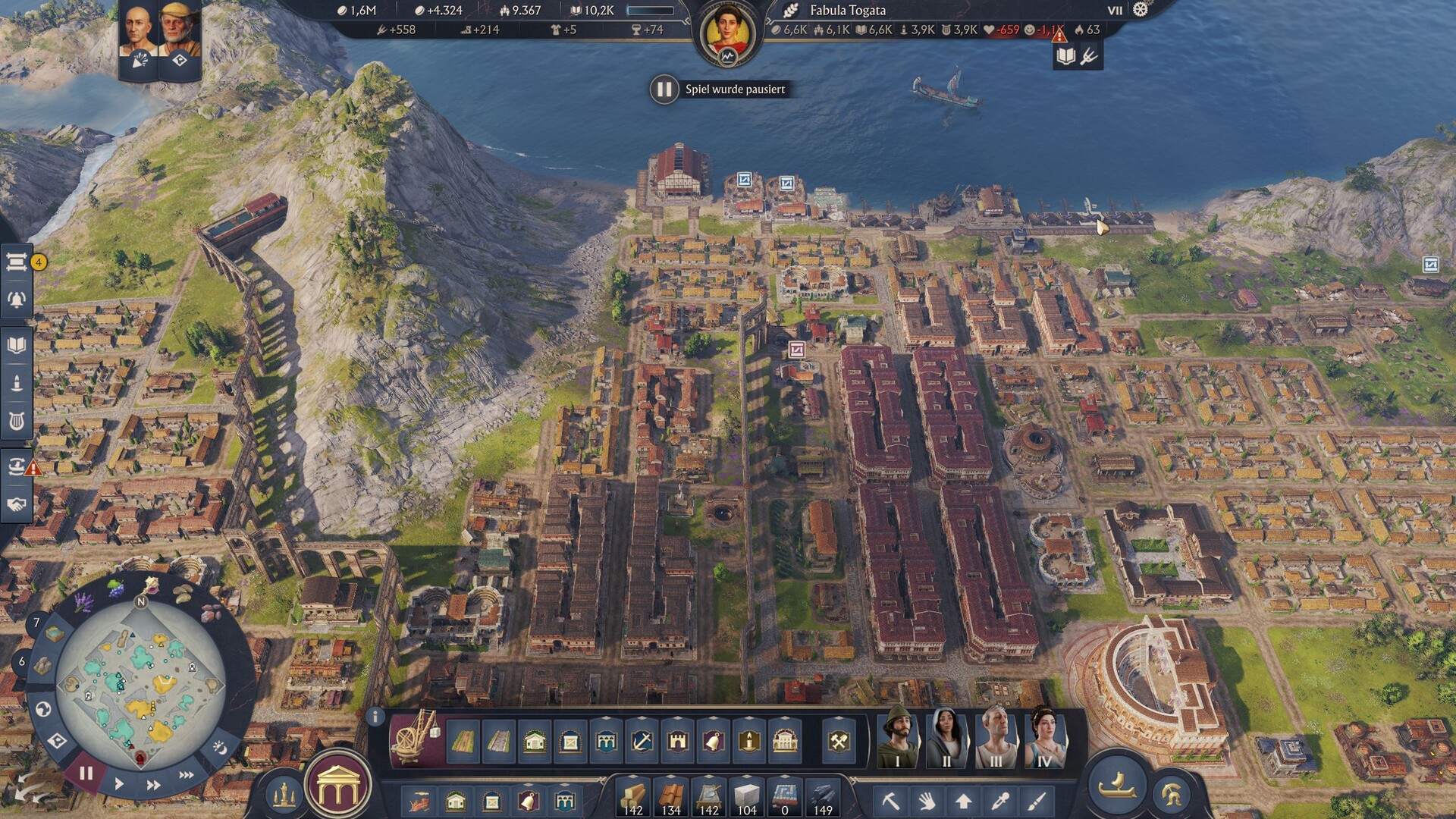
Task: Open the scroll quest list icon
Action: [17, 262]
